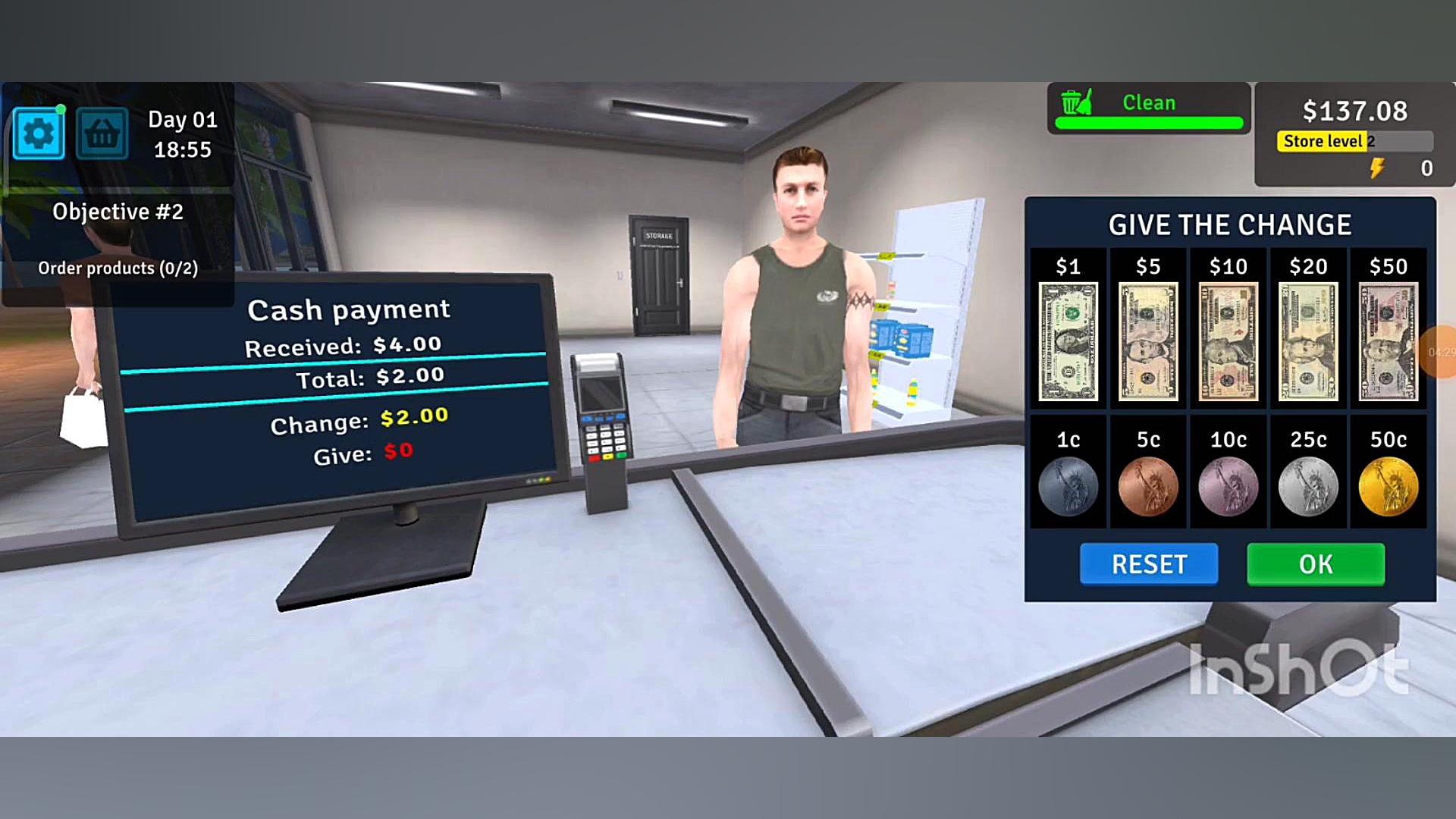This screenshot has height=819, width=1456.
Task: Add a 1c coin
Action: [x=1068, y=486]
